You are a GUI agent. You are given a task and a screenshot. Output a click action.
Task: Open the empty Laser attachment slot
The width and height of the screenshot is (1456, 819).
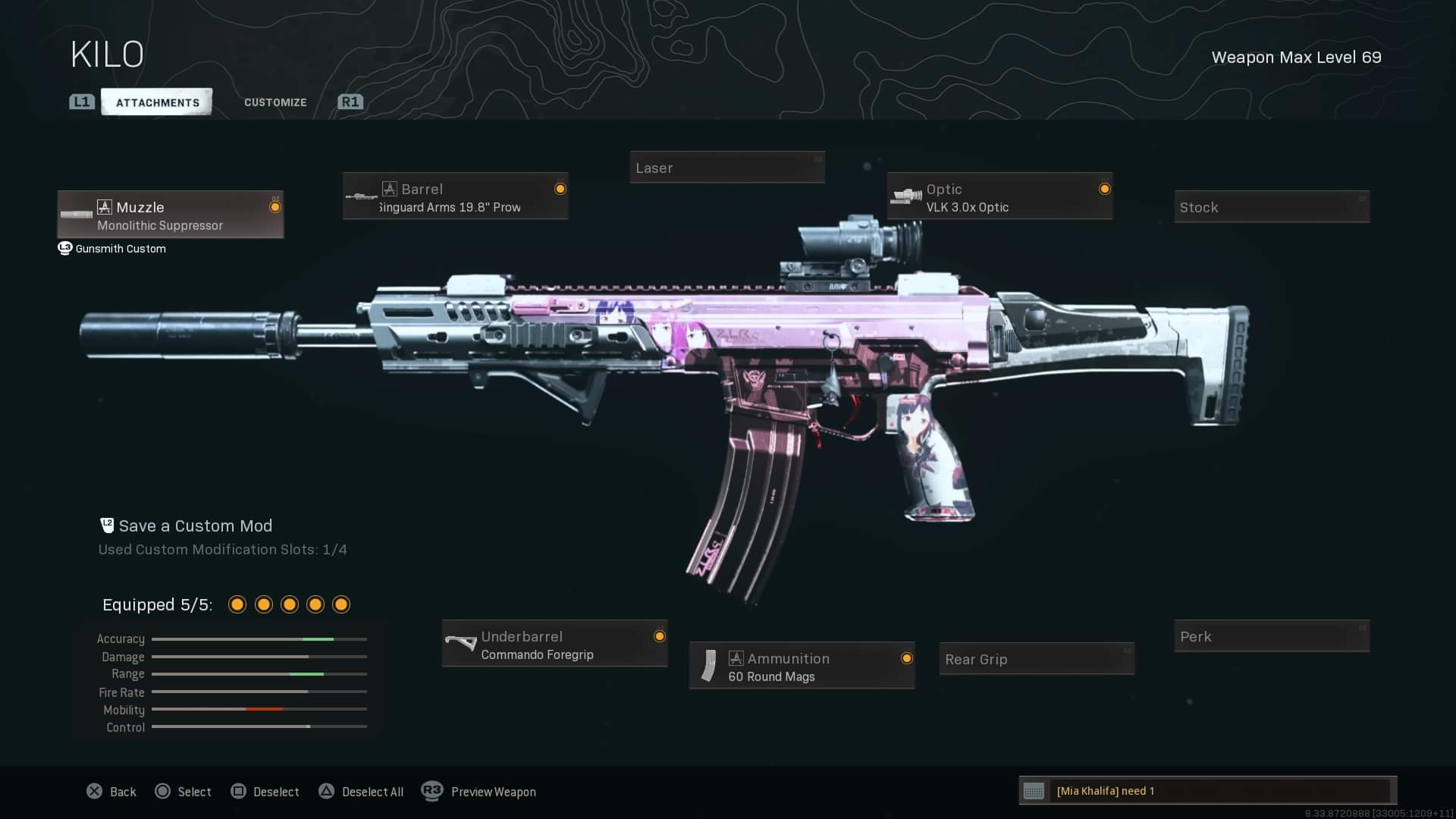726,168
